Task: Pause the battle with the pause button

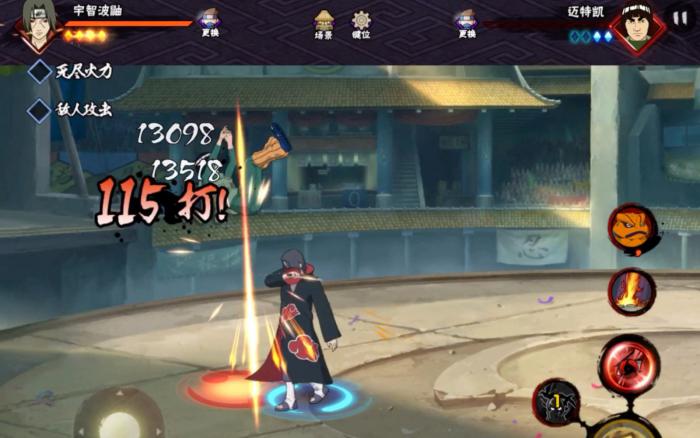Action: pos(680,18)
